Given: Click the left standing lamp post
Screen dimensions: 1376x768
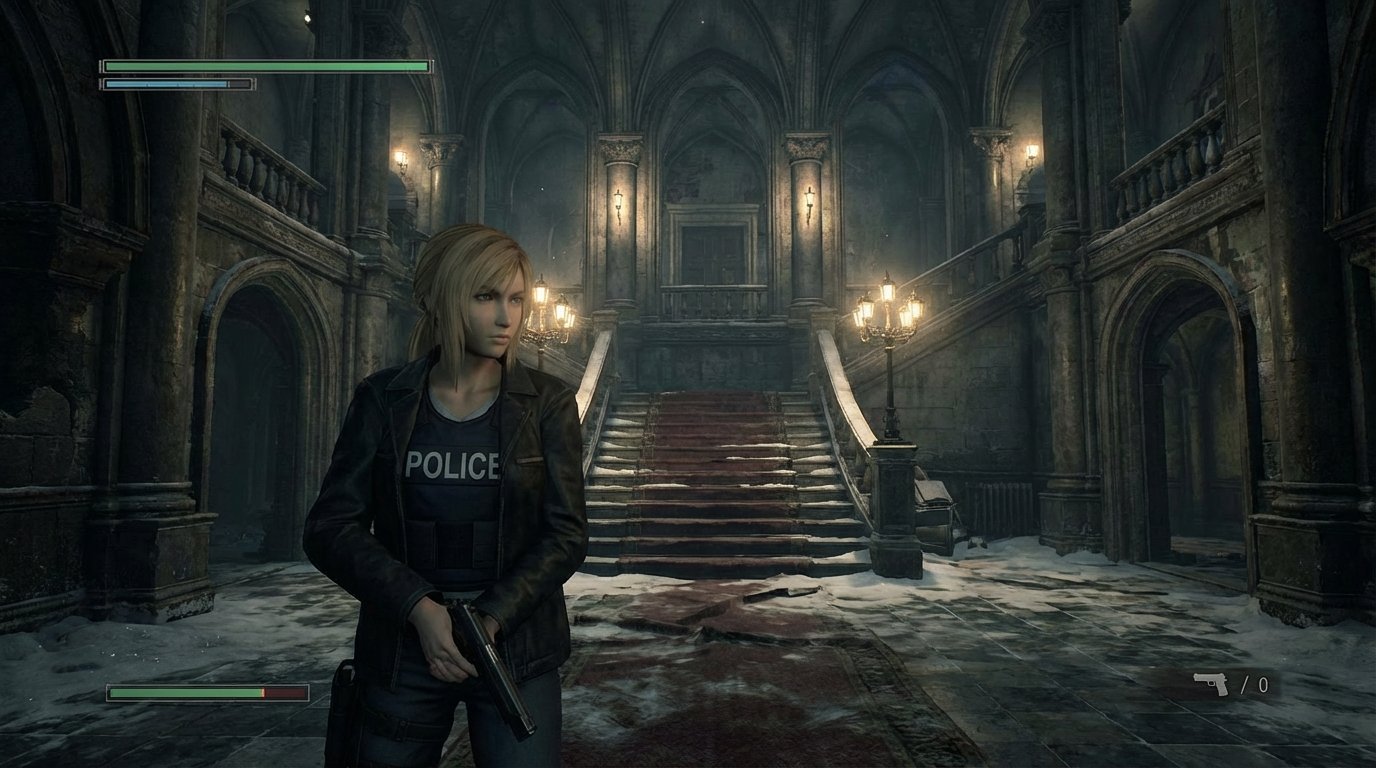Looking at the screenshot, I should click(x=551, y=320).
